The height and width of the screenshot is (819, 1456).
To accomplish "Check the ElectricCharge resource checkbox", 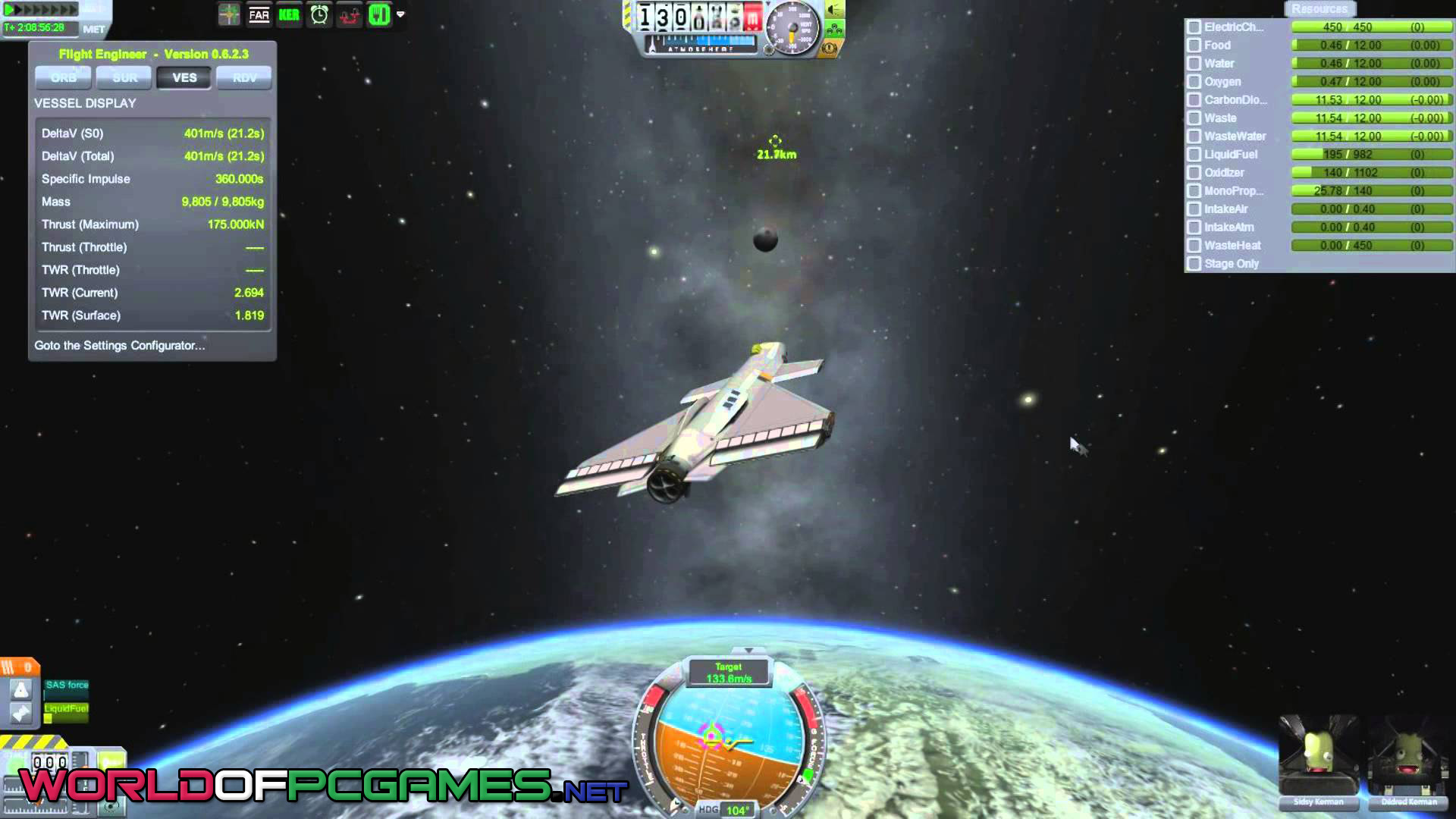I will point(1194,27).
